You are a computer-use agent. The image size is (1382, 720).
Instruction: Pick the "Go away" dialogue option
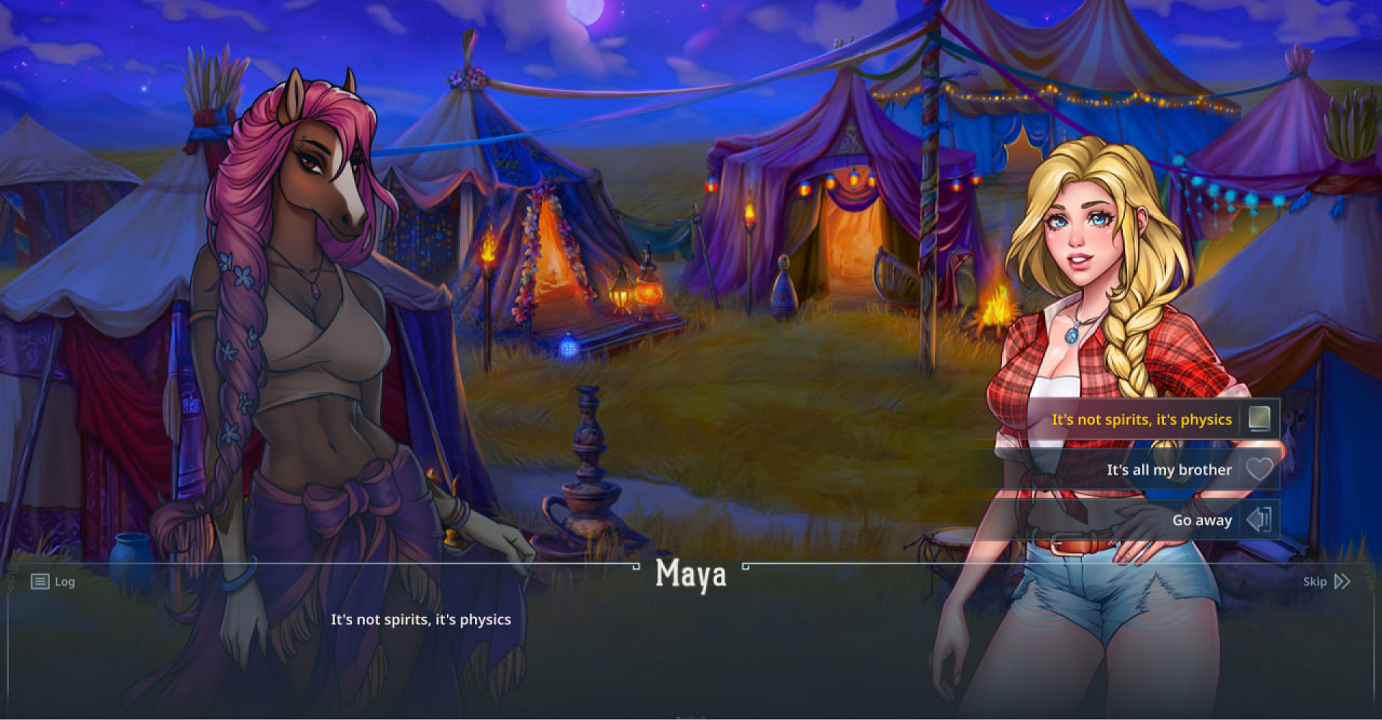[1202, 520]
